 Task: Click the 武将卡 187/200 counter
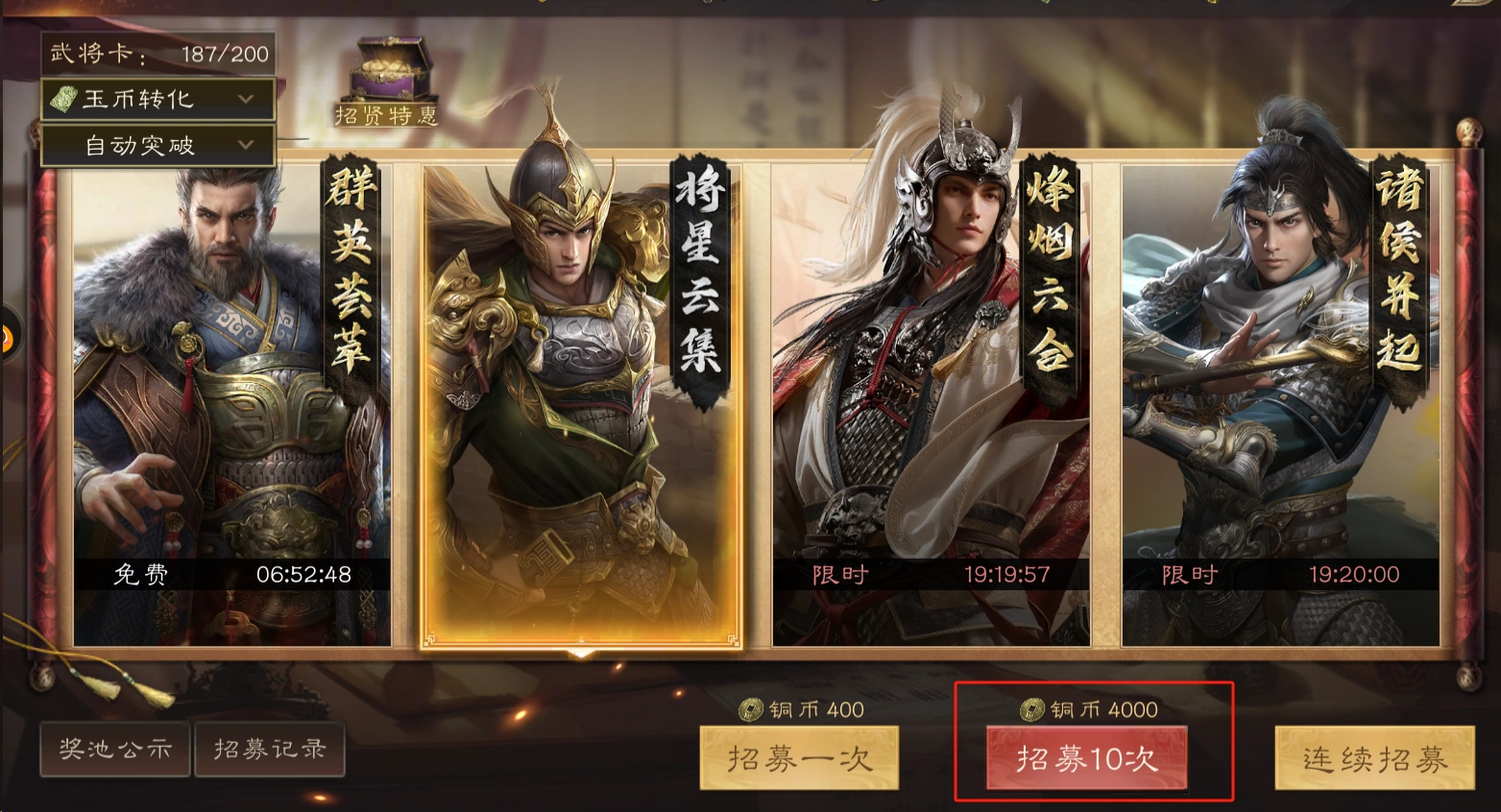[157, 53]
